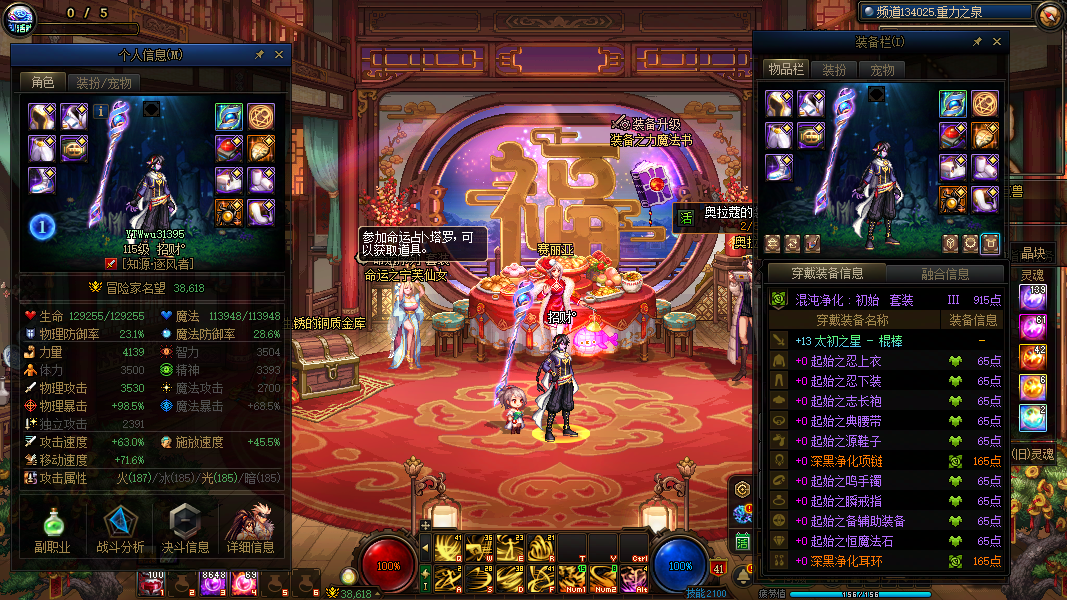The width and height of the screenshot is (1067, 600).
Task: Select the 角色 tab
Action: (x=43, y=83)
